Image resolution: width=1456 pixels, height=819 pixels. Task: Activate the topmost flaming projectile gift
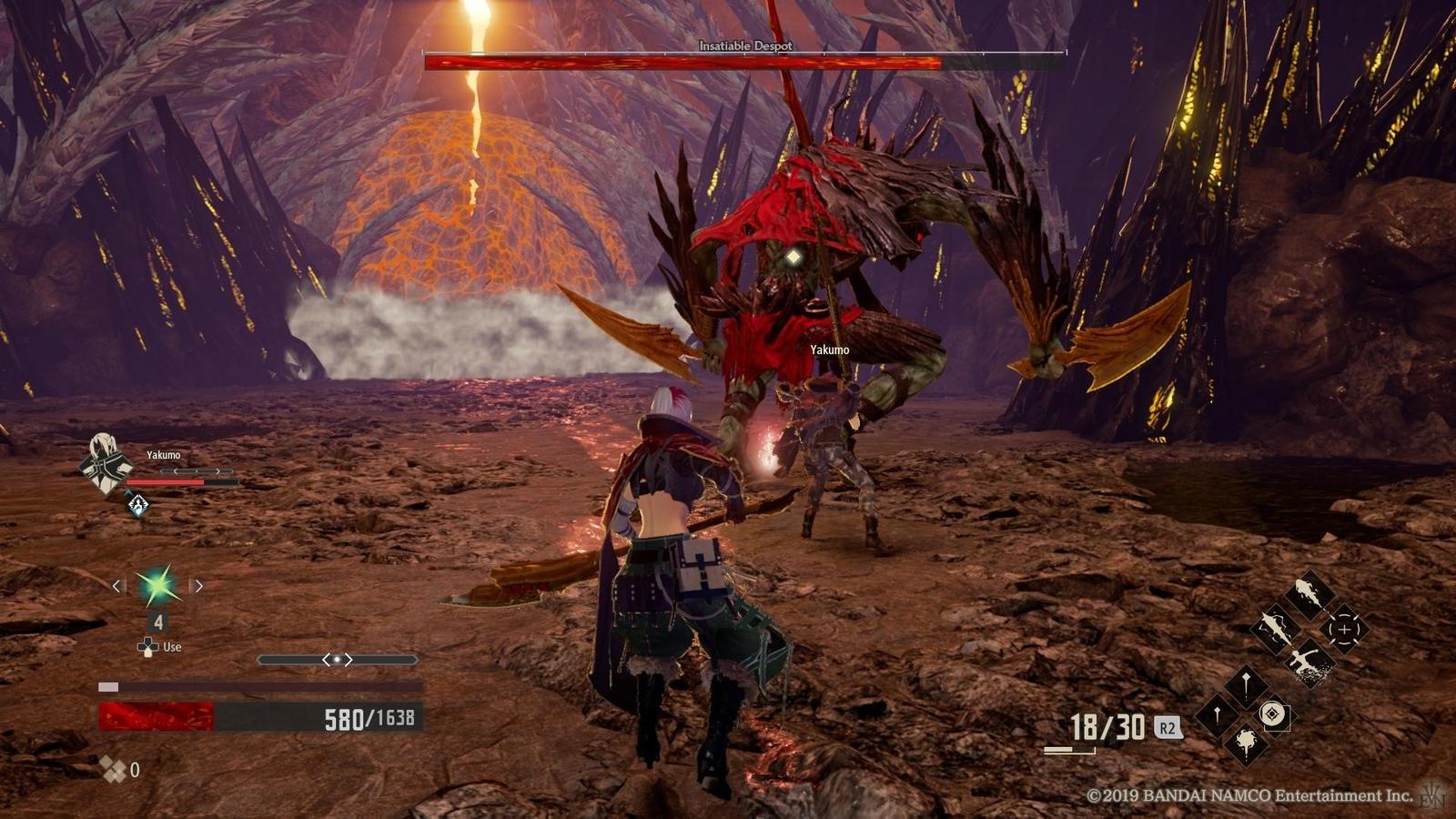click(1309, 595)
